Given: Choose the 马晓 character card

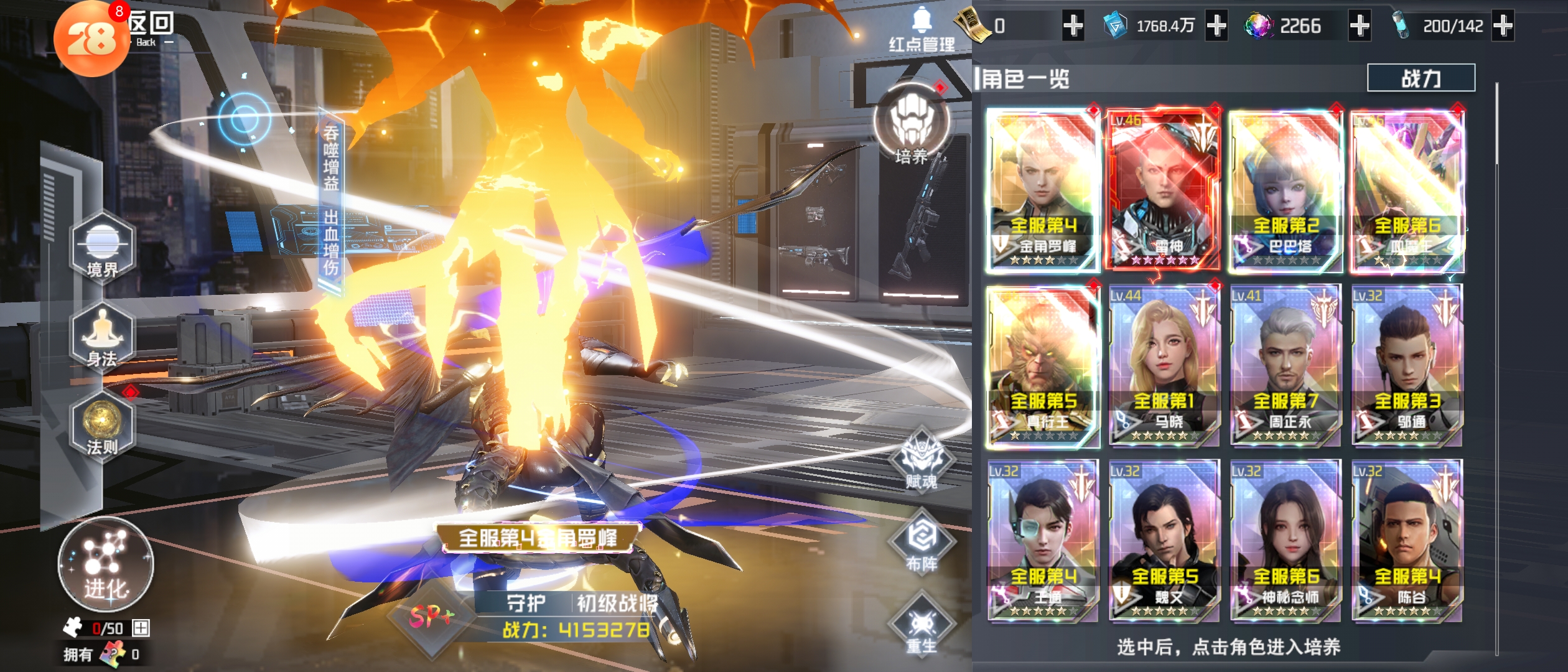Looking at the screenshot, I should coord(1162,366).
